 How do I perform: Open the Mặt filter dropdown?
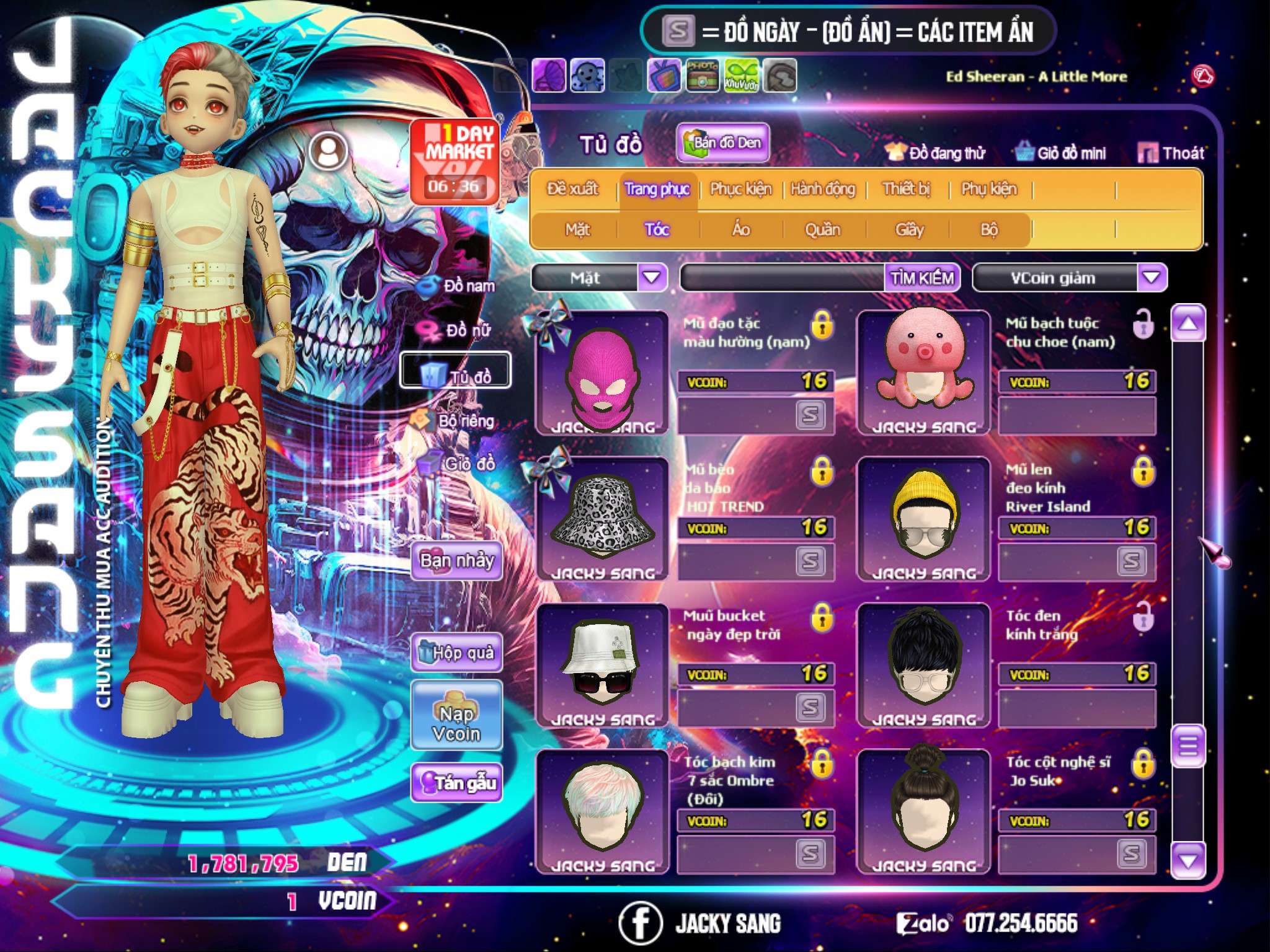coord(652,278)
